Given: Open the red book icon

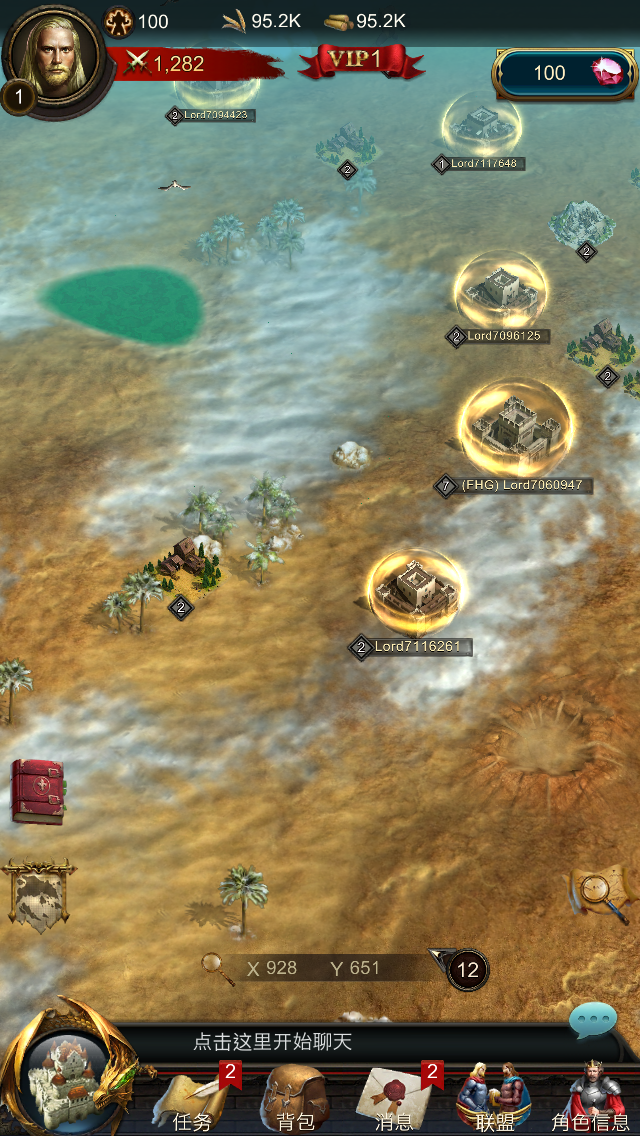Looking at the screenshot, I should 37,791.
